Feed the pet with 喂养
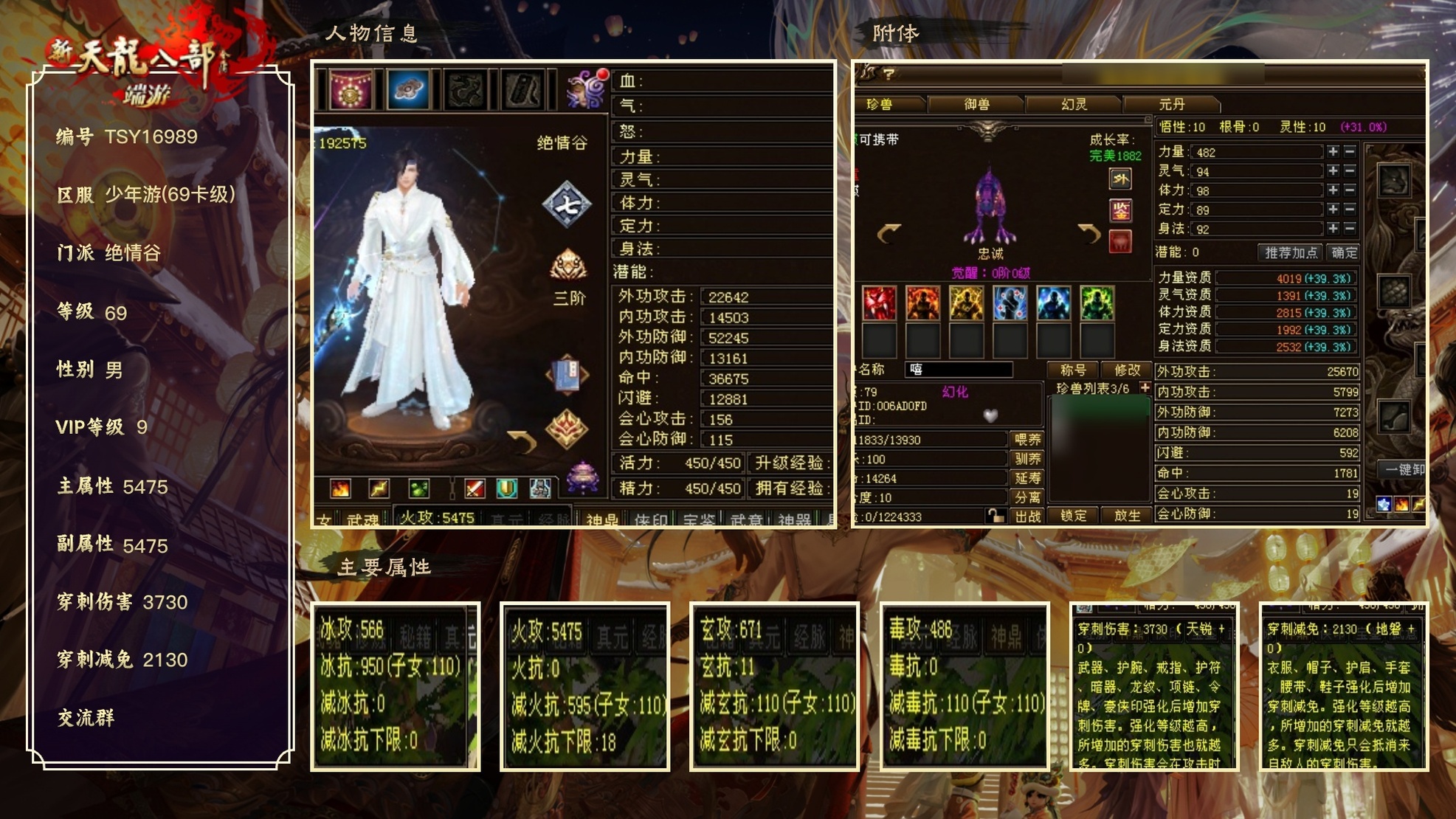Image resolution: width=1456 pixels, height=819 pixels. [1027, 440]
